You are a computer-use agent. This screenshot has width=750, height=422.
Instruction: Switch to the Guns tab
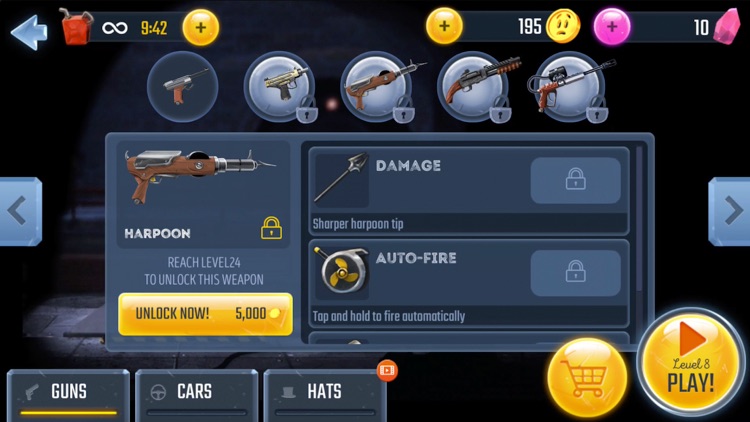tap(68, 392)
